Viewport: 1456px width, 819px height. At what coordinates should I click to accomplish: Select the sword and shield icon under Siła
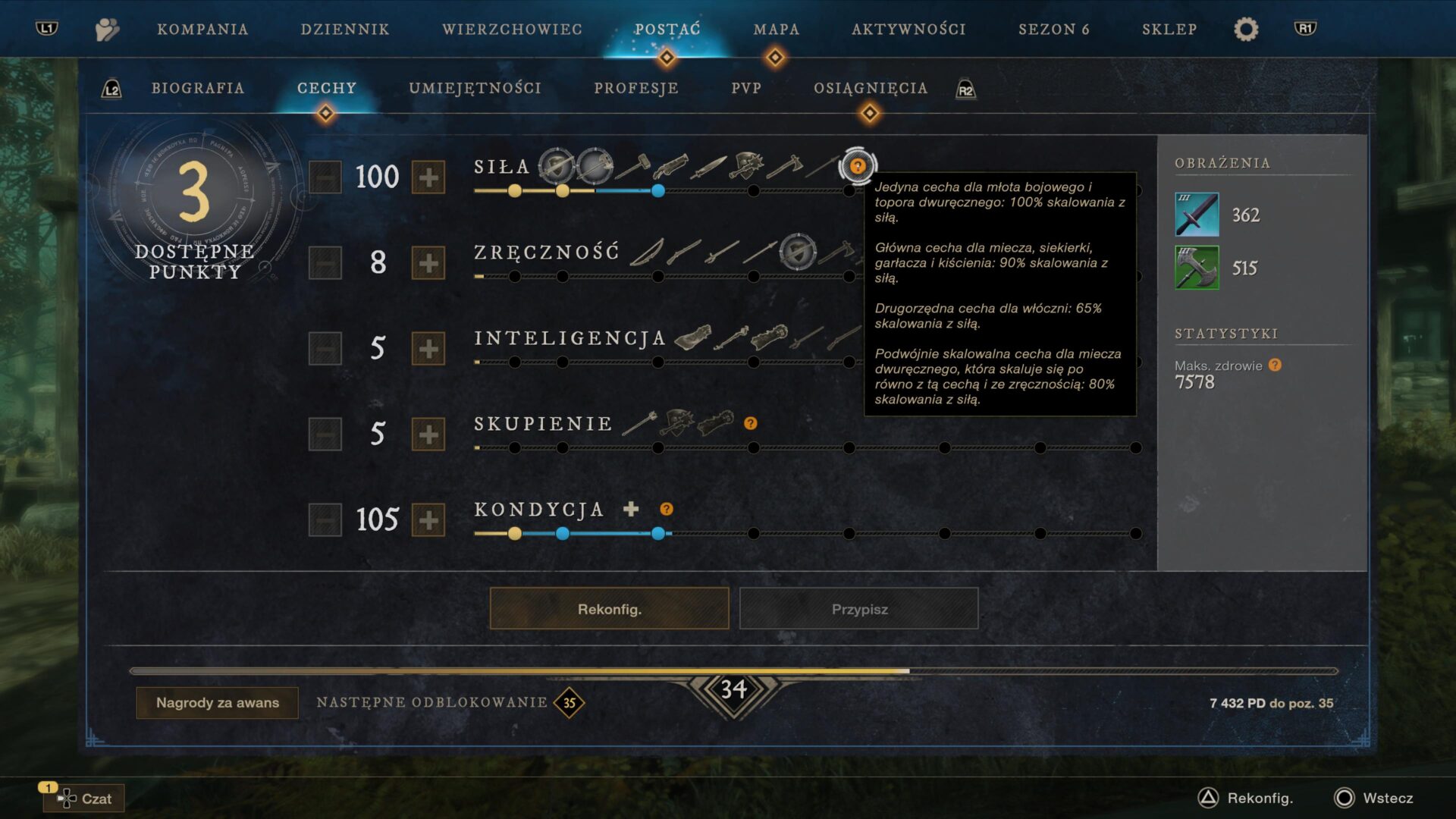[555, 165]
